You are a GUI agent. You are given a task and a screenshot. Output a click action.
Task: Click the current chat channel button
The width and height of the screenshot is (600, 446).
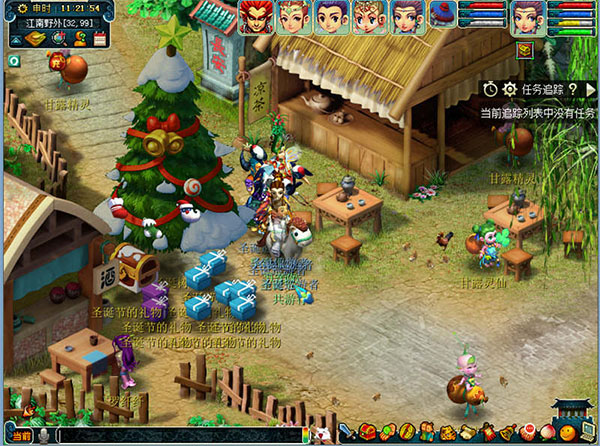pos(21,436)
